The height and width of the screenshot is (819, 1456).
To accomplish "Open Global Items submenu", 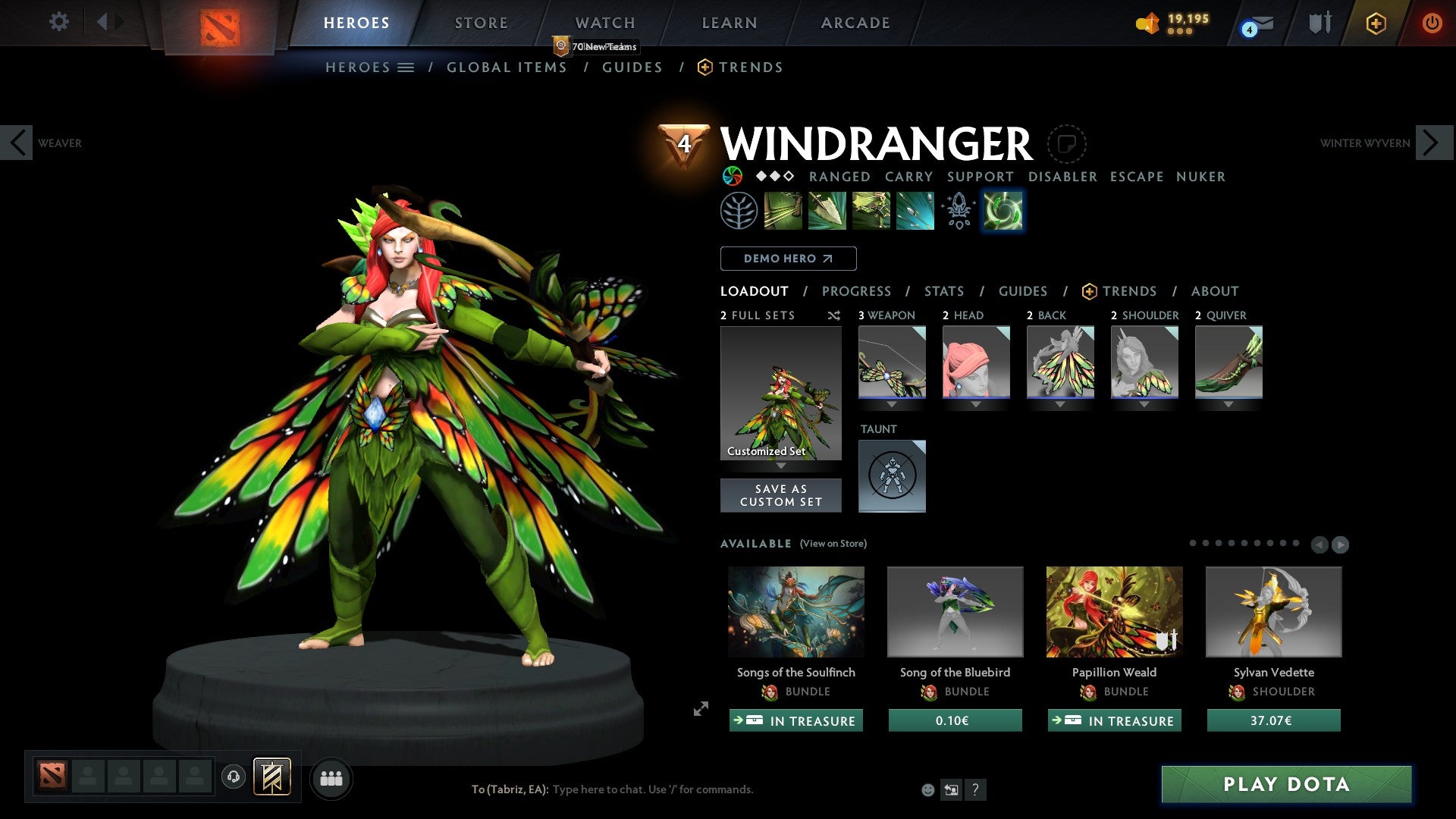I will click(507, 67).
